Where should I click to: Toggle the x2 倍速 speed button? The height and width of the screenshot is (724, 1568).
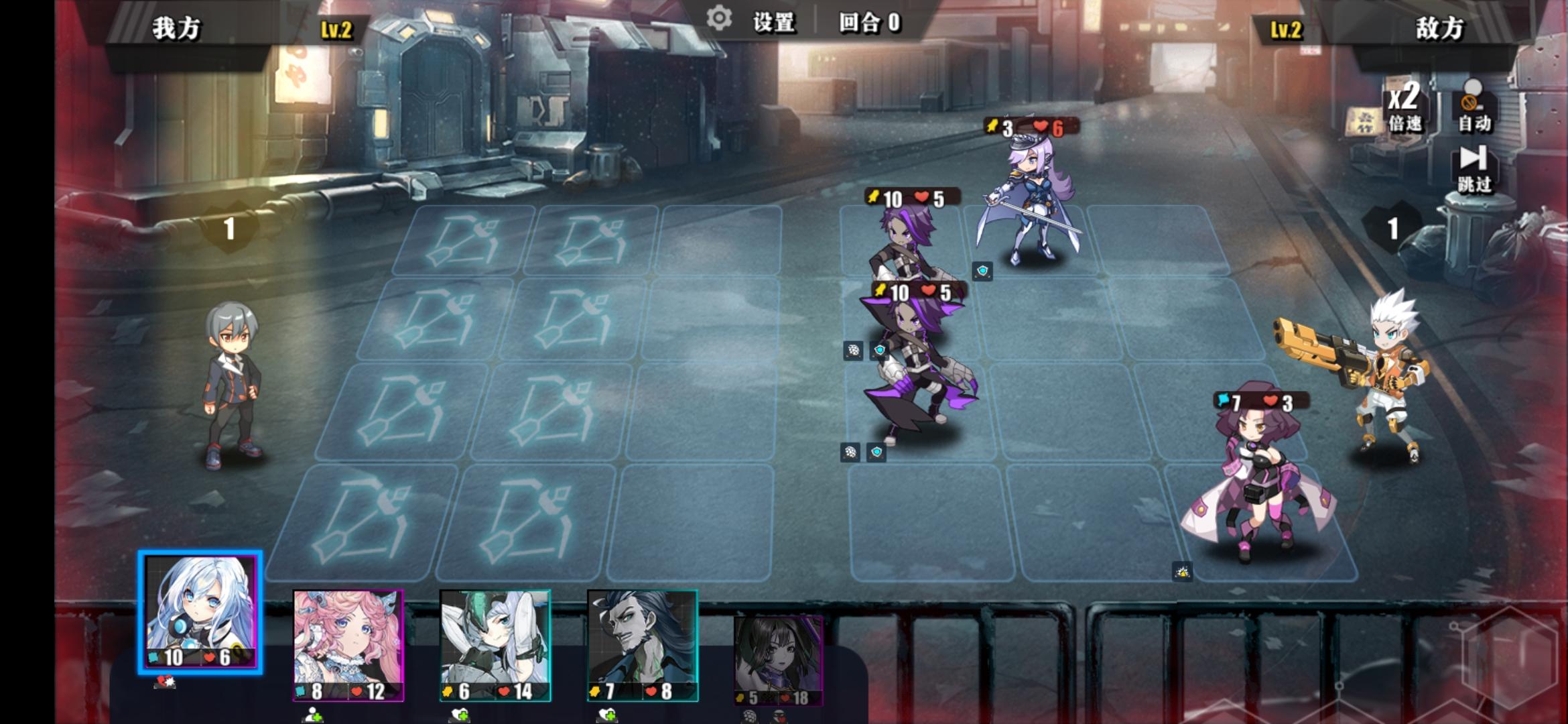point(1404,107)
